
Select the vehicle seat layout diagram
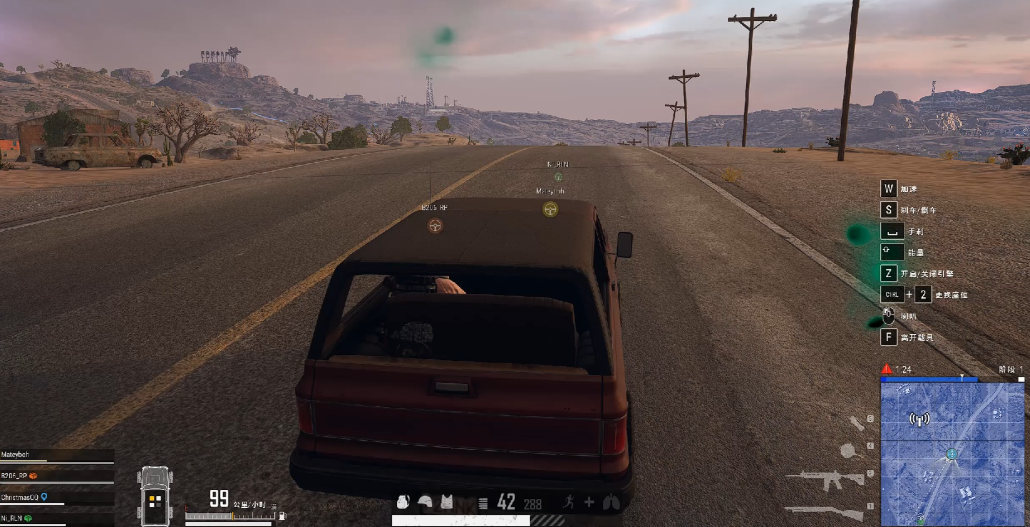click(x=156, y=495)
